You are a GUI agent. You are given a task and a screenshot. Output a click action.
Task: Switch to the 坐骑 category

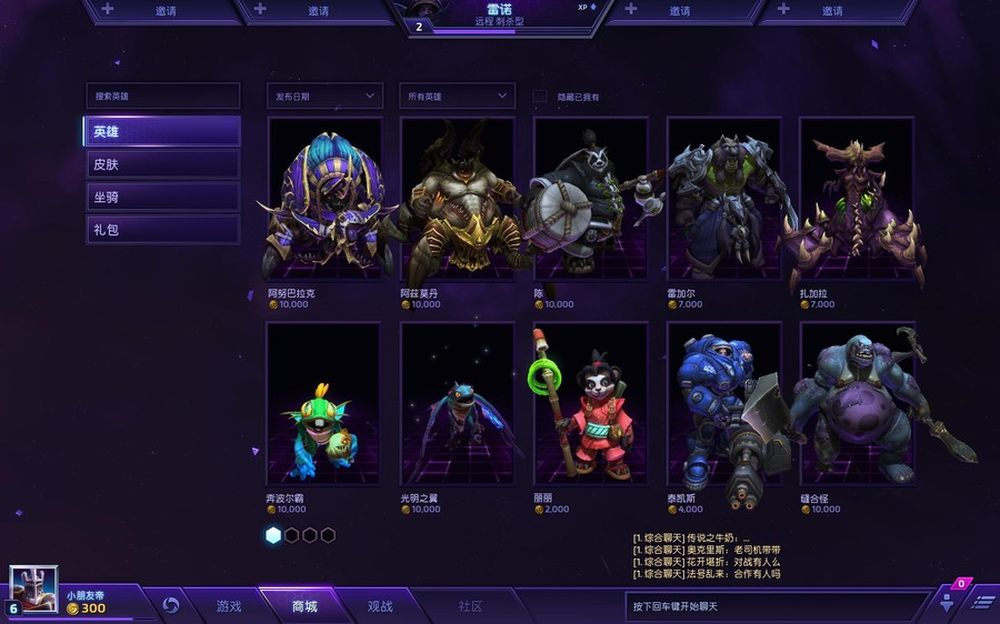pyautogui.click(x=162, y=197)
